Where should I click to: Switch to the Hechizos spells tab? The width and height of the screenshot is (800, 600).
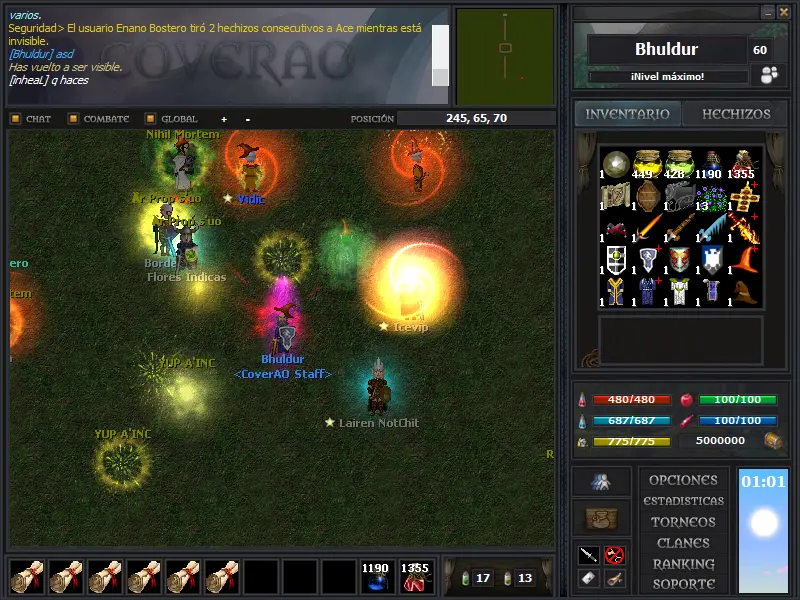click(735, 114)
